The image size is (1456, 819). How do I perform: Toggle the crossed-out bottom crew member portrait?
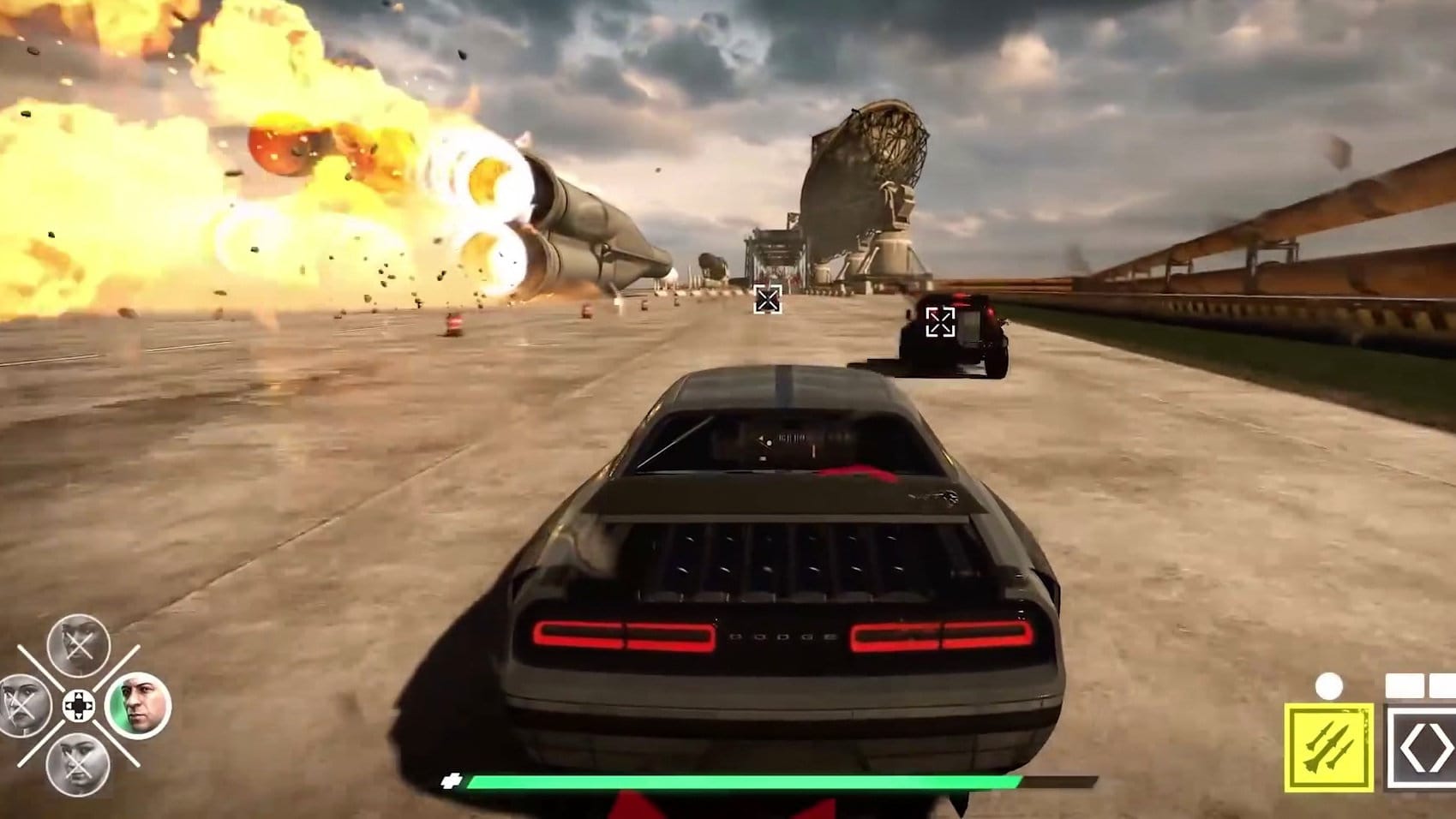(77, 765)
